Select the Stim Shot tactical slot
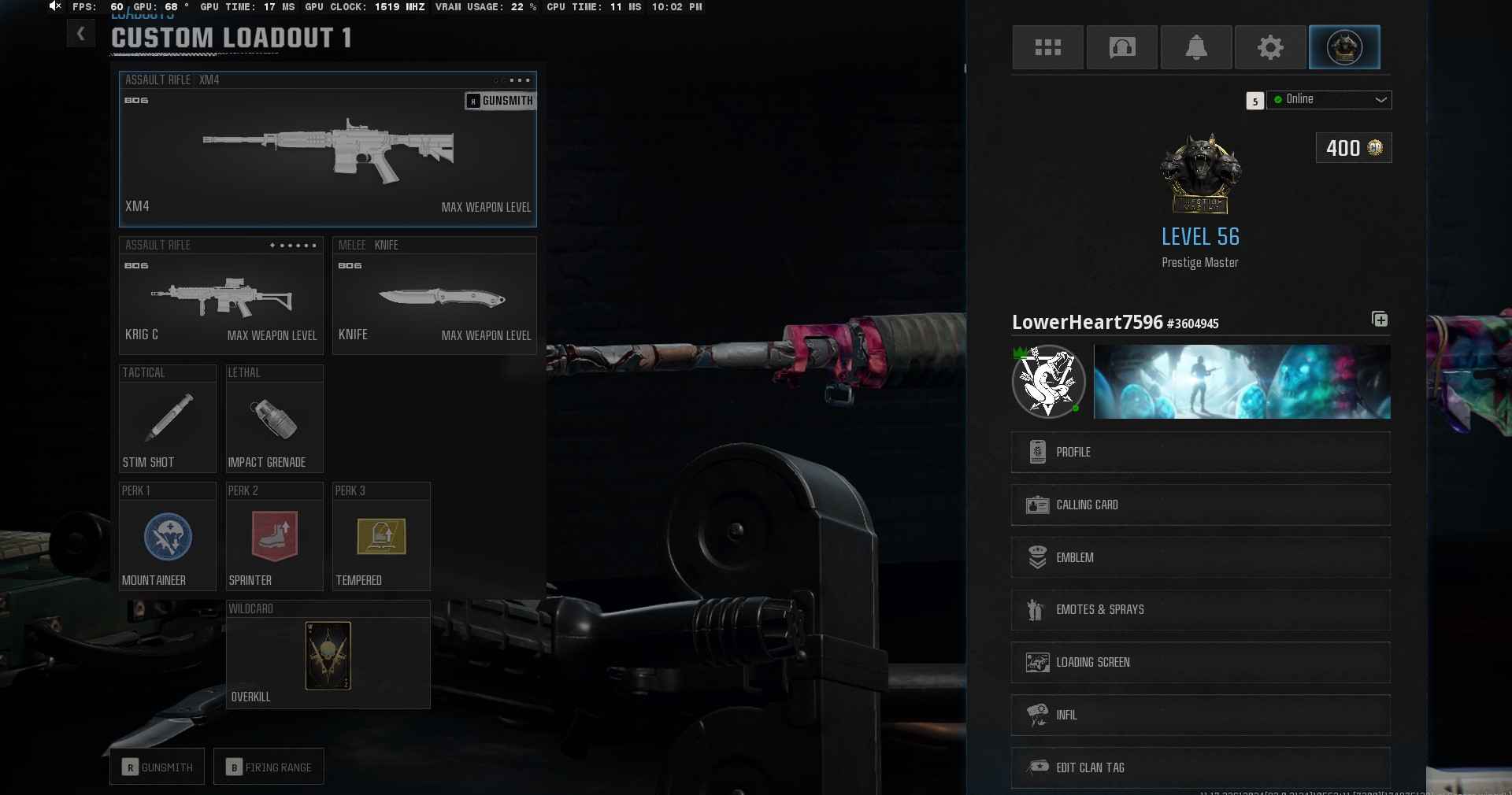This screenshot has height=795, width=1512. (166, 419)
